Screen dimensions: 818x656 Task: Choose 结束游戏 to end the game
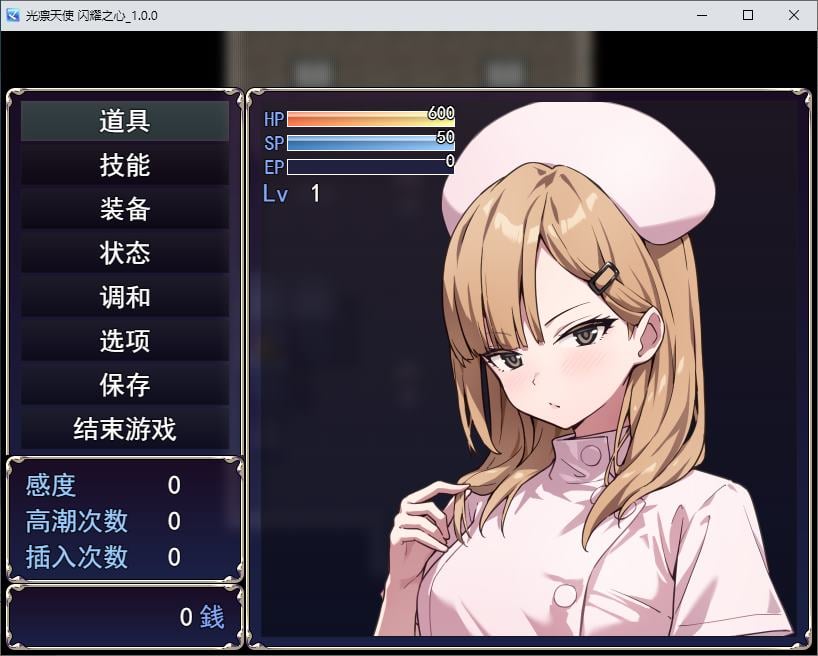tap(125, 429)
